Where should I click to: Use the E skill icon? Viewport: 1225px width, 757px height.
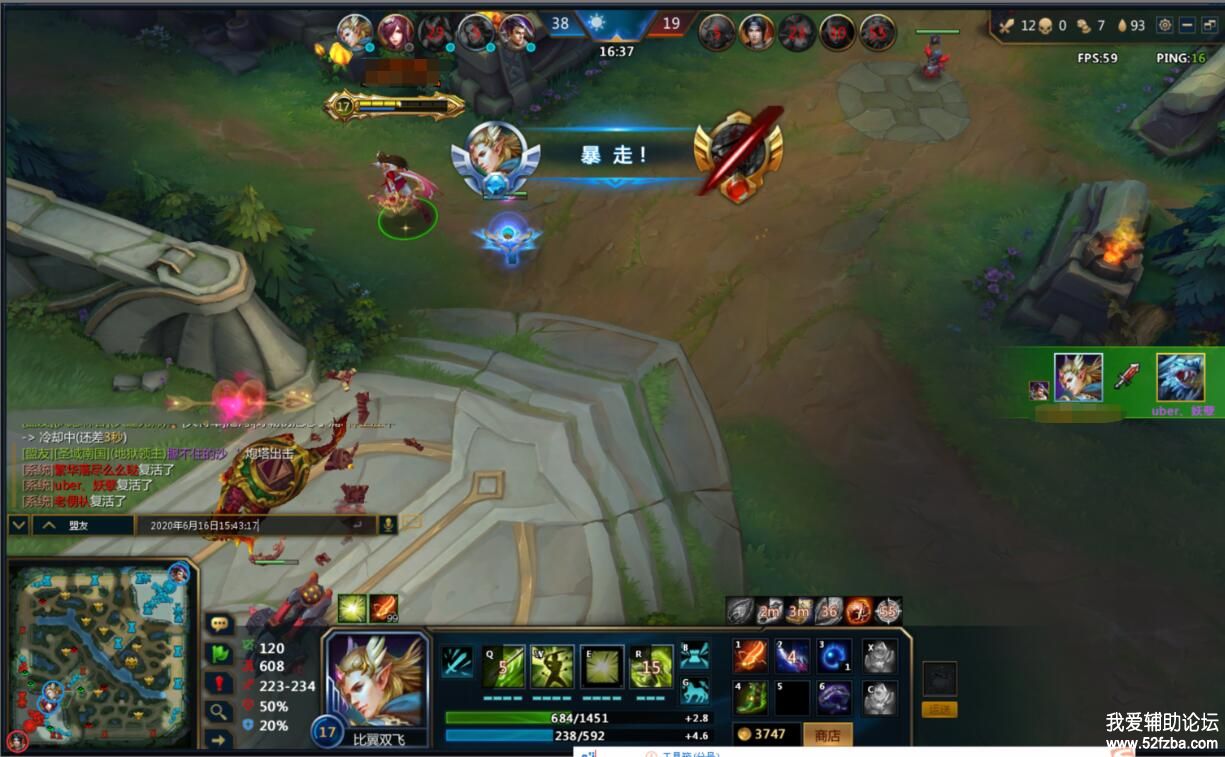pos(602,665)
